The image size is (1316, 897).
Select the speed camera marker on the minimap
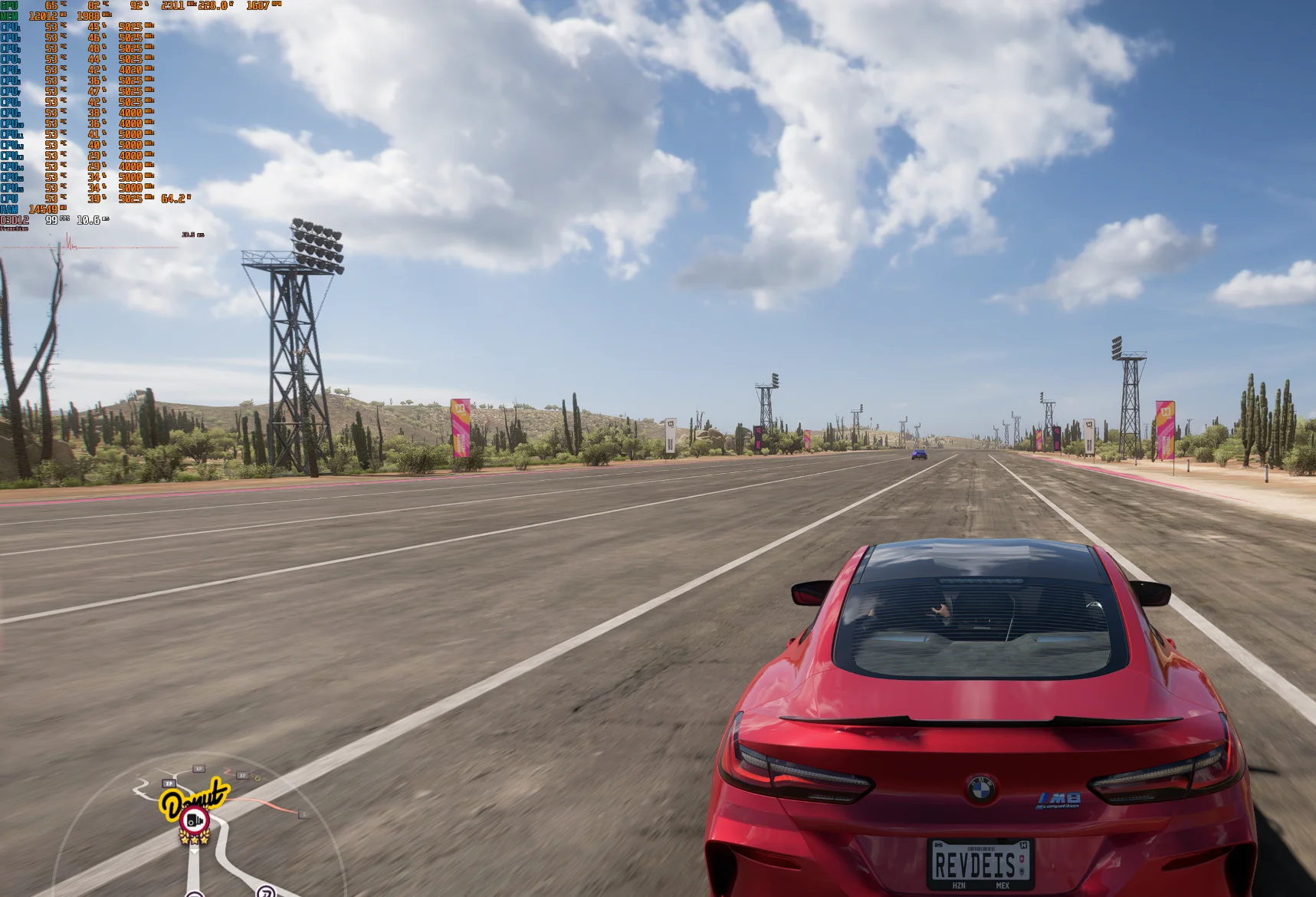click(x=194, y=821)
